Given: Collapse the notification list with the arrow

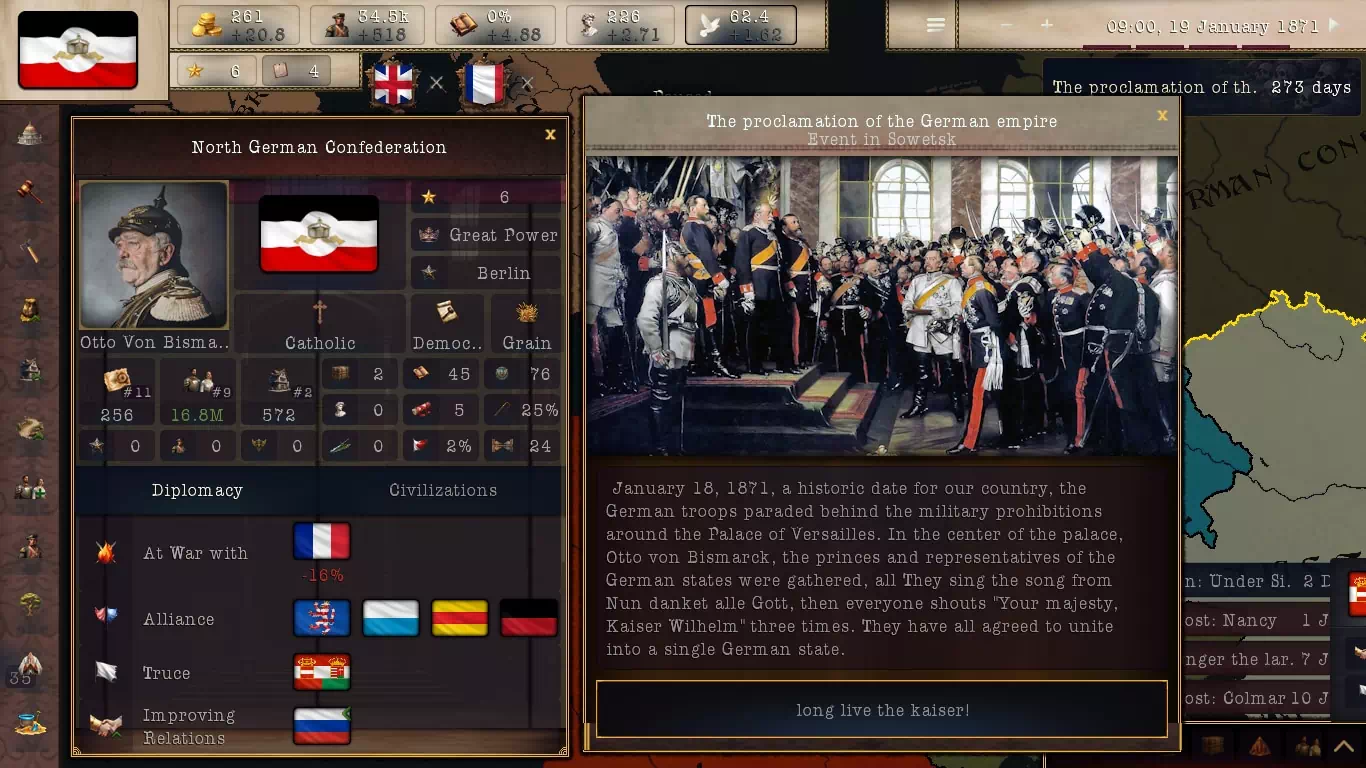Looking at the screenshot, I should pos(1345,746).
